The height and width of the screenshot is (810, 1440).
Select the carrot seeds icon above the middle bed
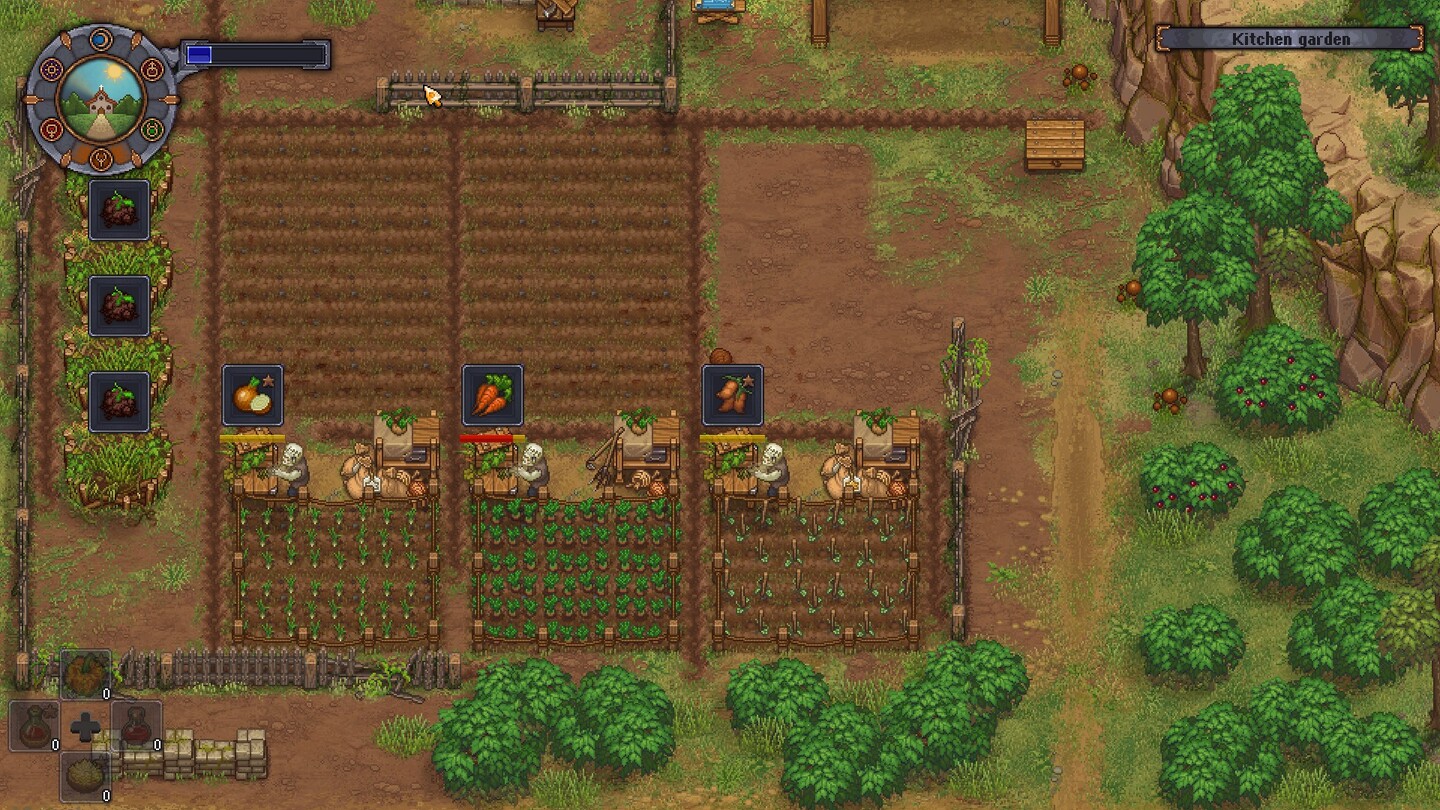click(x=491, y=395)
